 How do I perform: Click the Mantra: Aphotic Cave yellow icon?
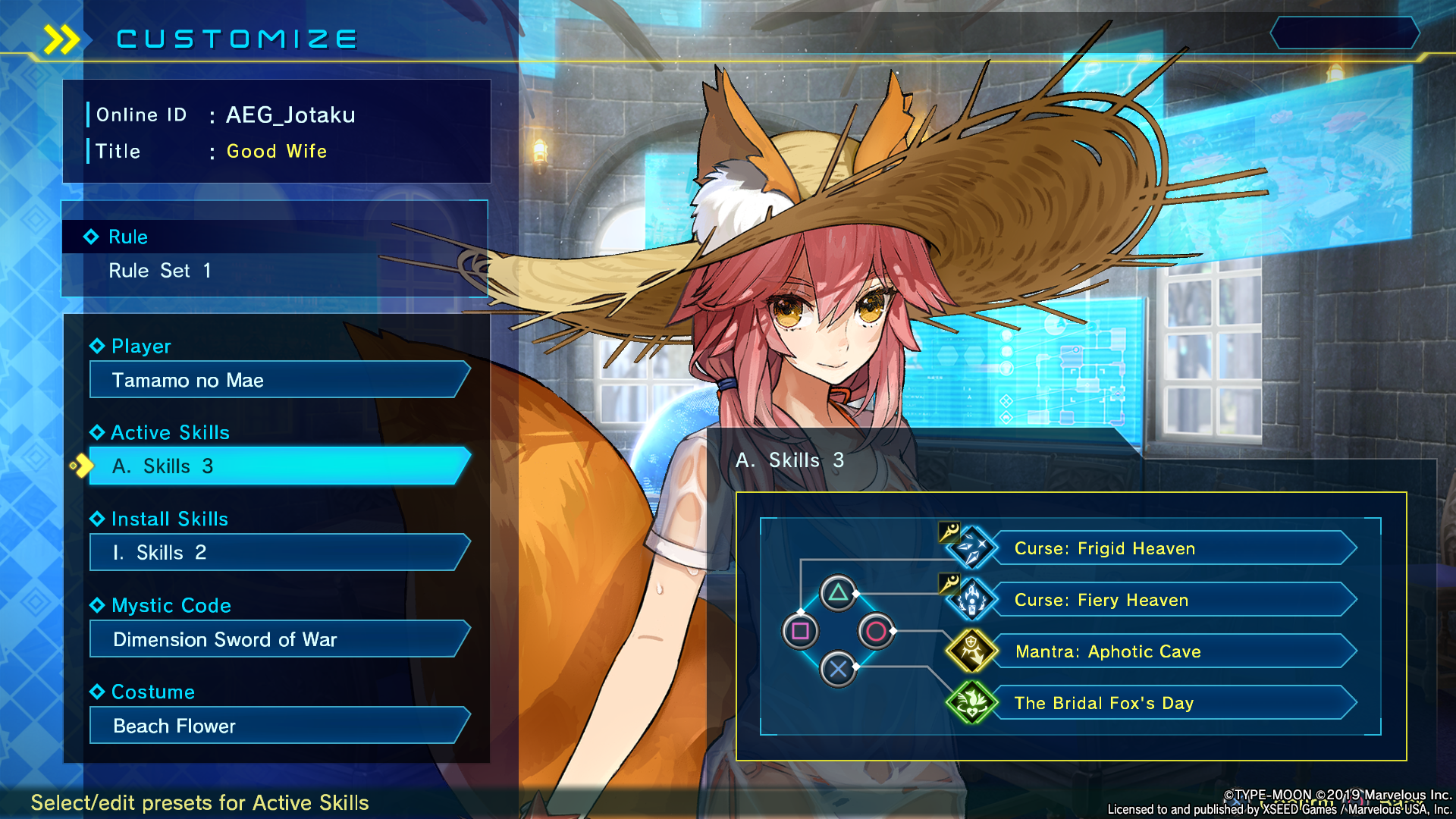pyautogui.click(x=971, y=651)
